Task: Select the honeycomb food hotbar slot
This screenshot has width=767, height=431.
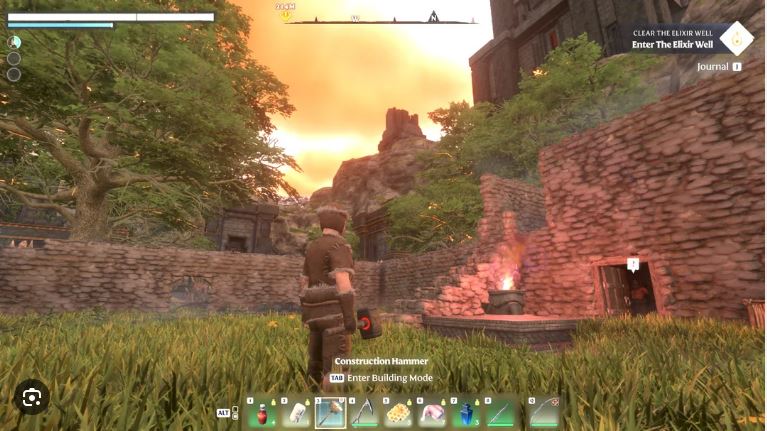Action: click(398, 412)
